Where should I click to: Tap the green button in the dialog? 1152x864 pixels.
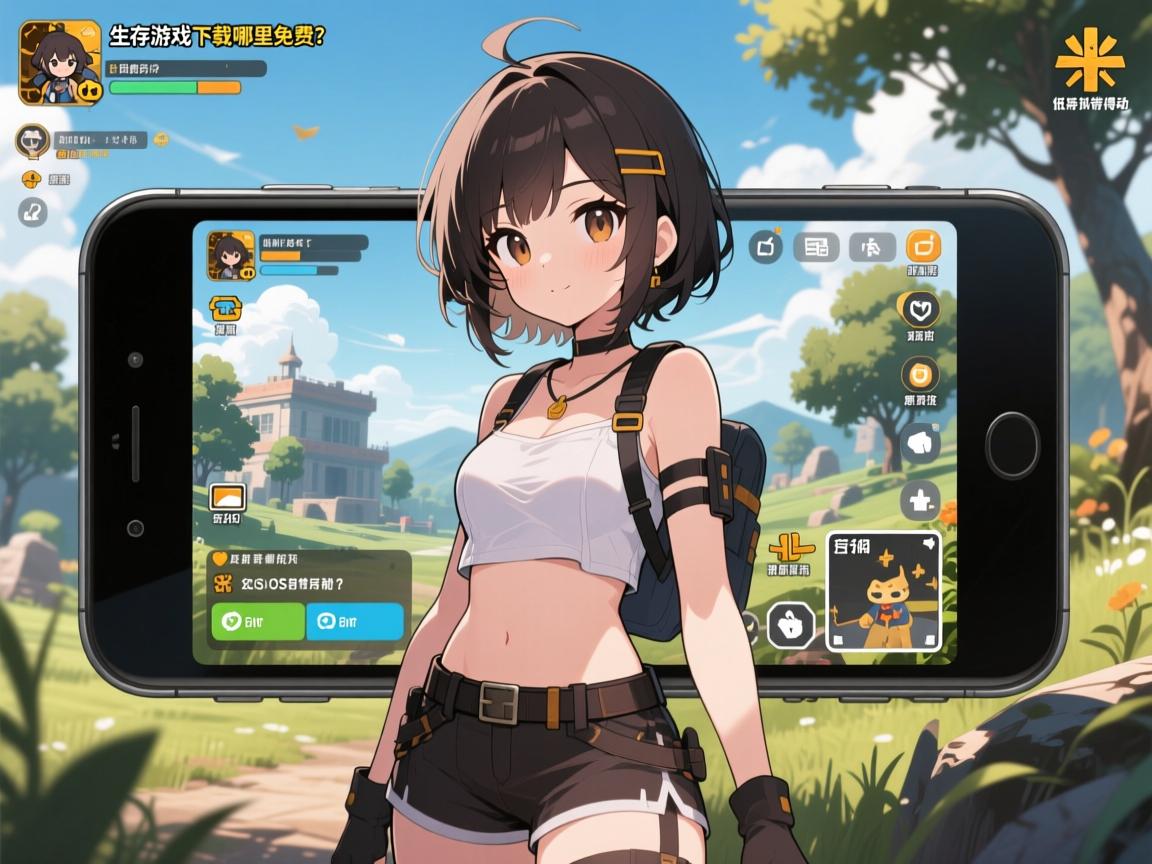click(258, 621)
